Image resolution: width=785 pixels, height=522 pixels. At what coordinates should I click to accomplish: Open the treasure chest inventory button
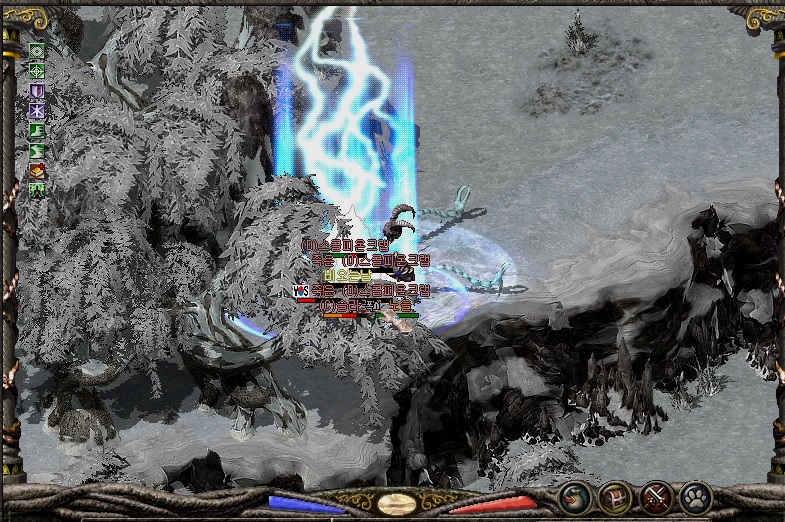pyautogui.click(x=615, y=497)
